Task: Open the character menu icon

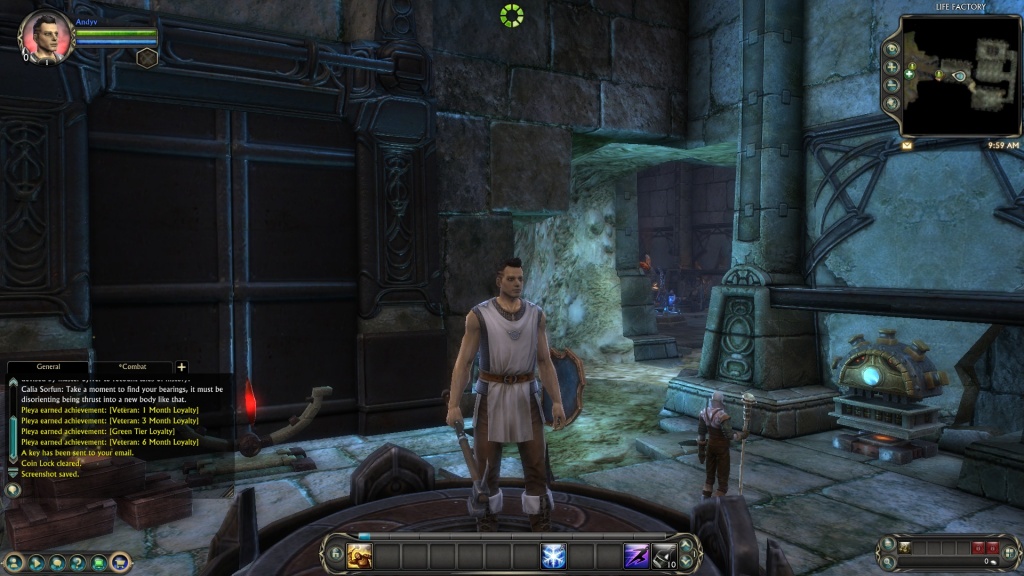Action: tap(13, 562)
